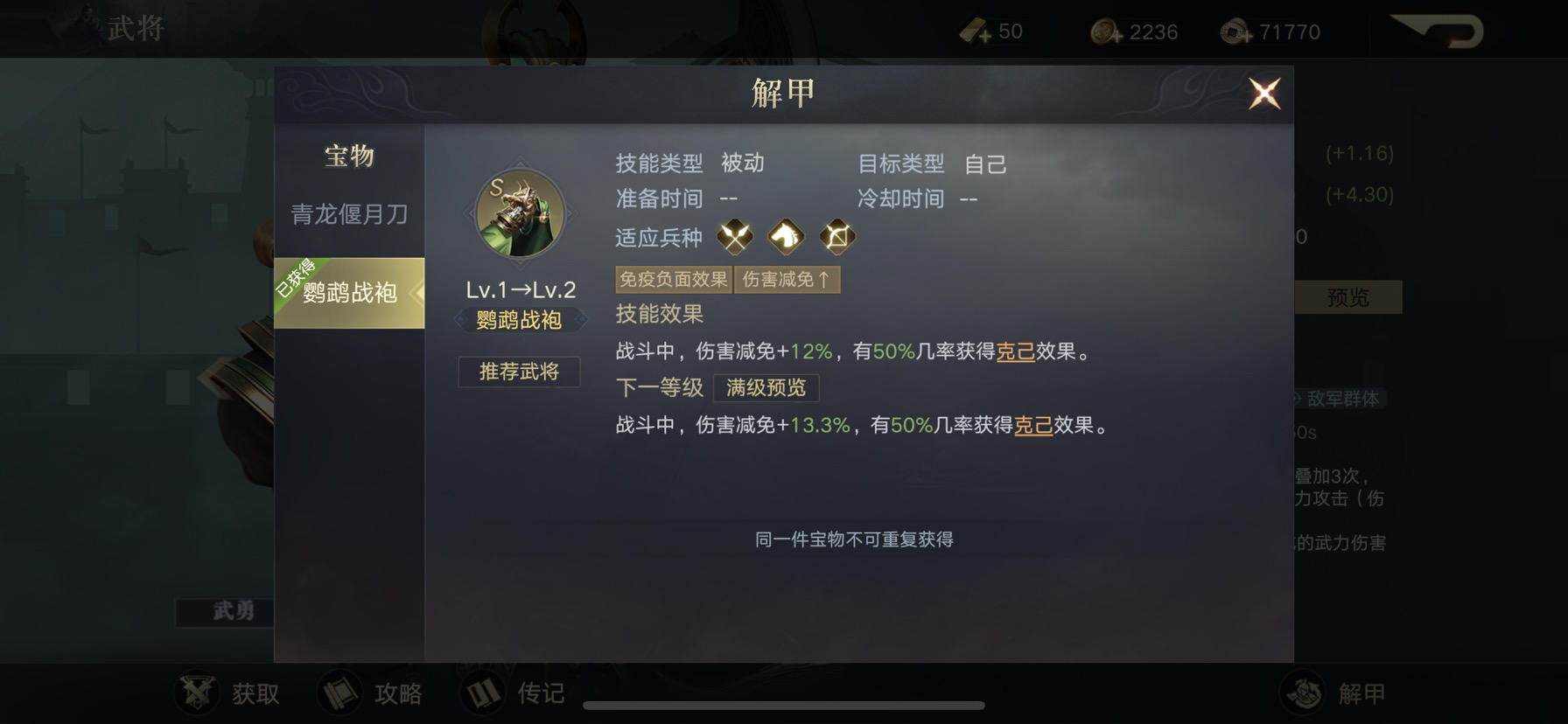This screenshot has height=724, width=1568.
Task: Tap the archer troop adaptation icon
Action: (x=836, y=237)
